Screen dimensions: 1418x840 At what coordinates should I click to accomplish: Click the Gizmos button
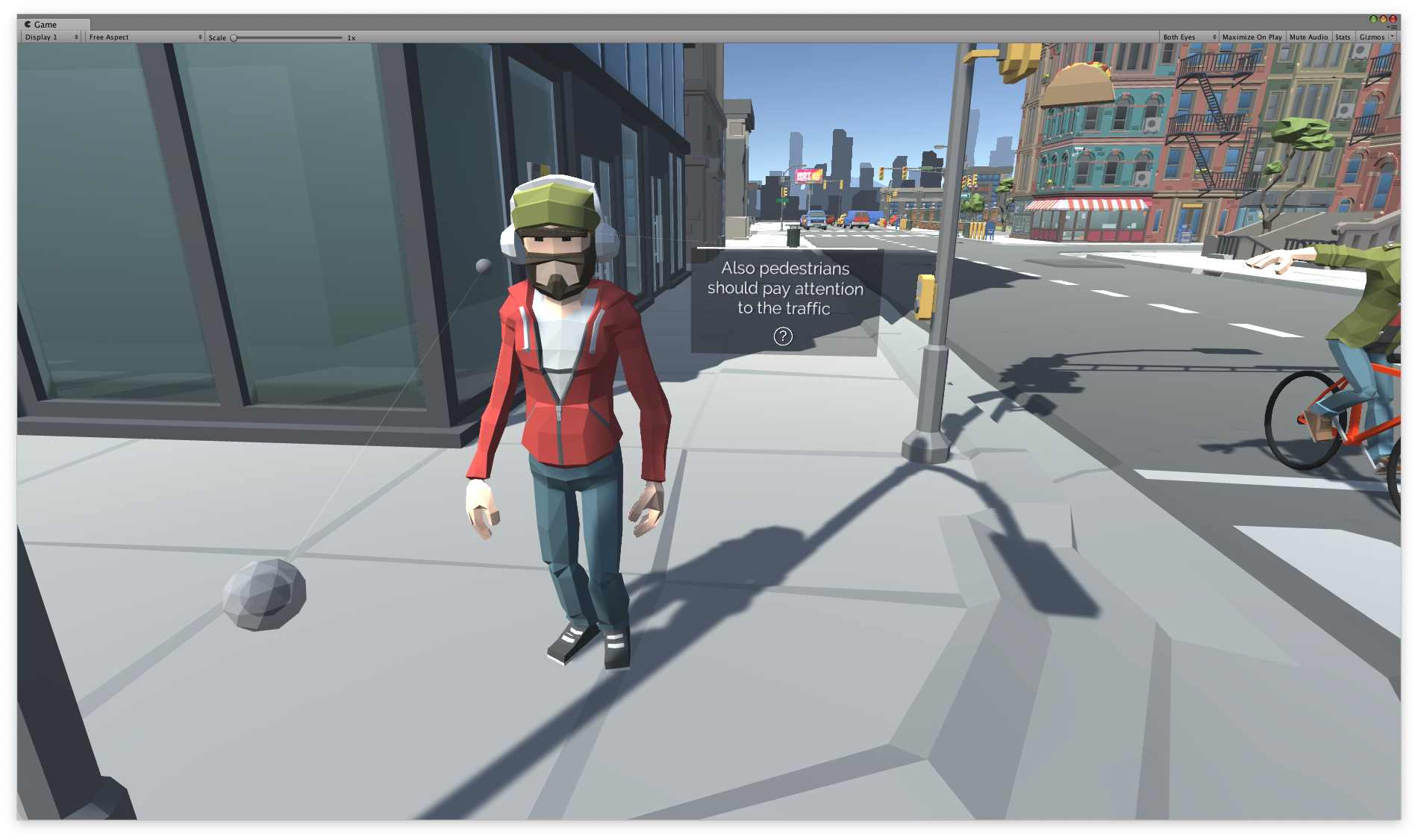click(1373, 37)
